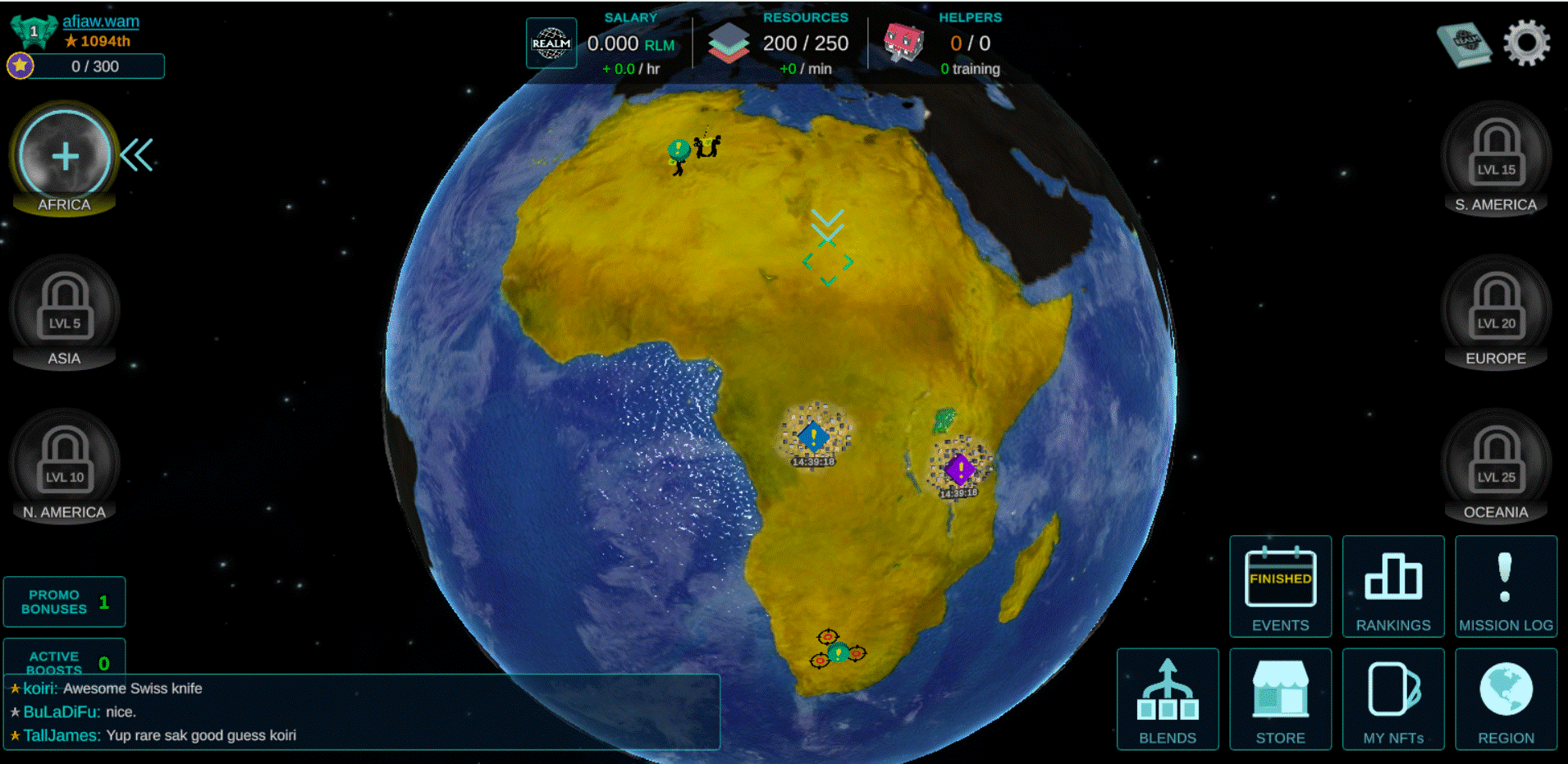The image size is (1568, 764).
Task: Open settings with the gear icon
Action: coord(1526,43)
